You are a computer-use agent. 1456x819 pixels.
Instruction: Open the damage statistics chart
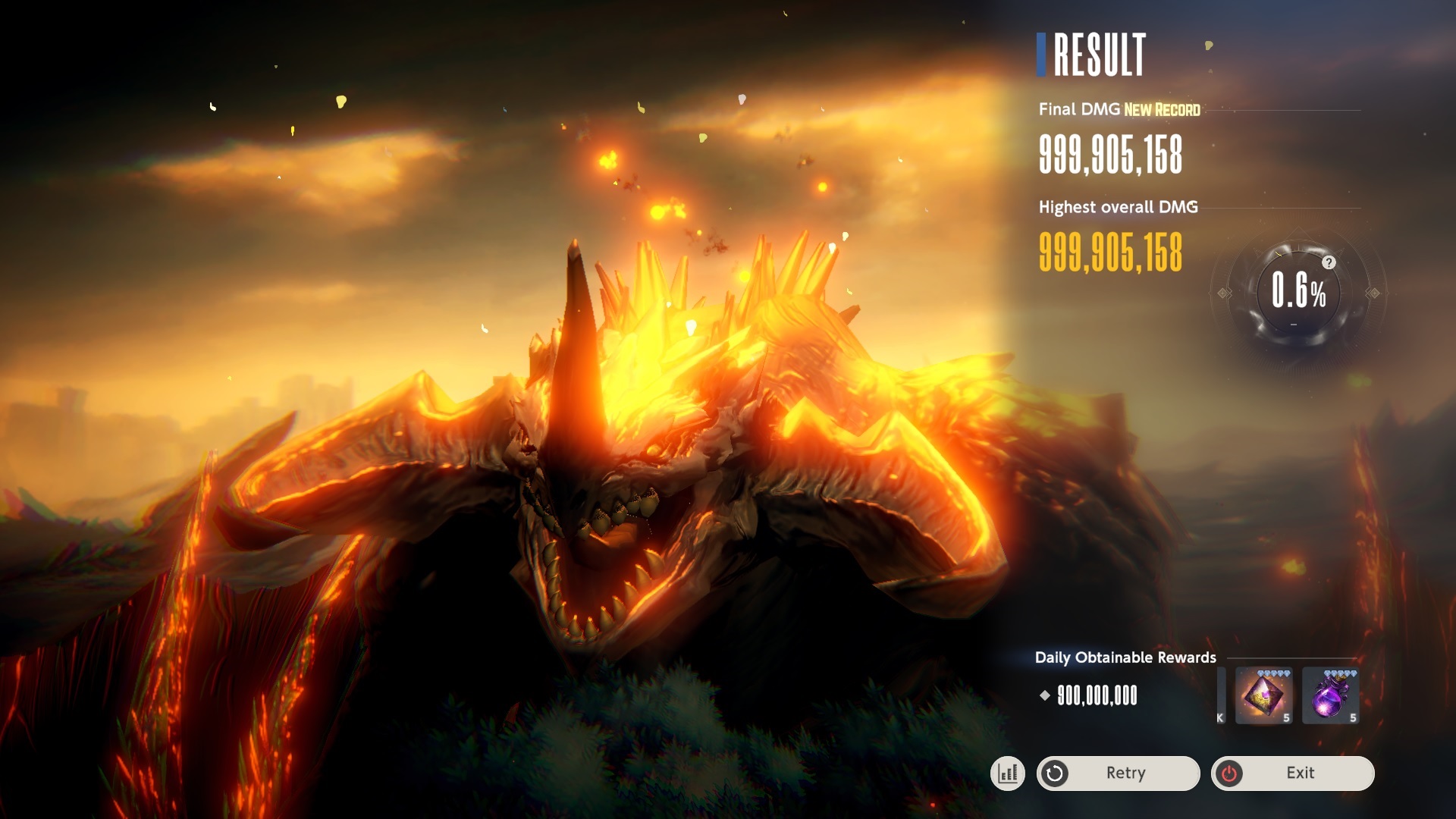click(1008, 773)
